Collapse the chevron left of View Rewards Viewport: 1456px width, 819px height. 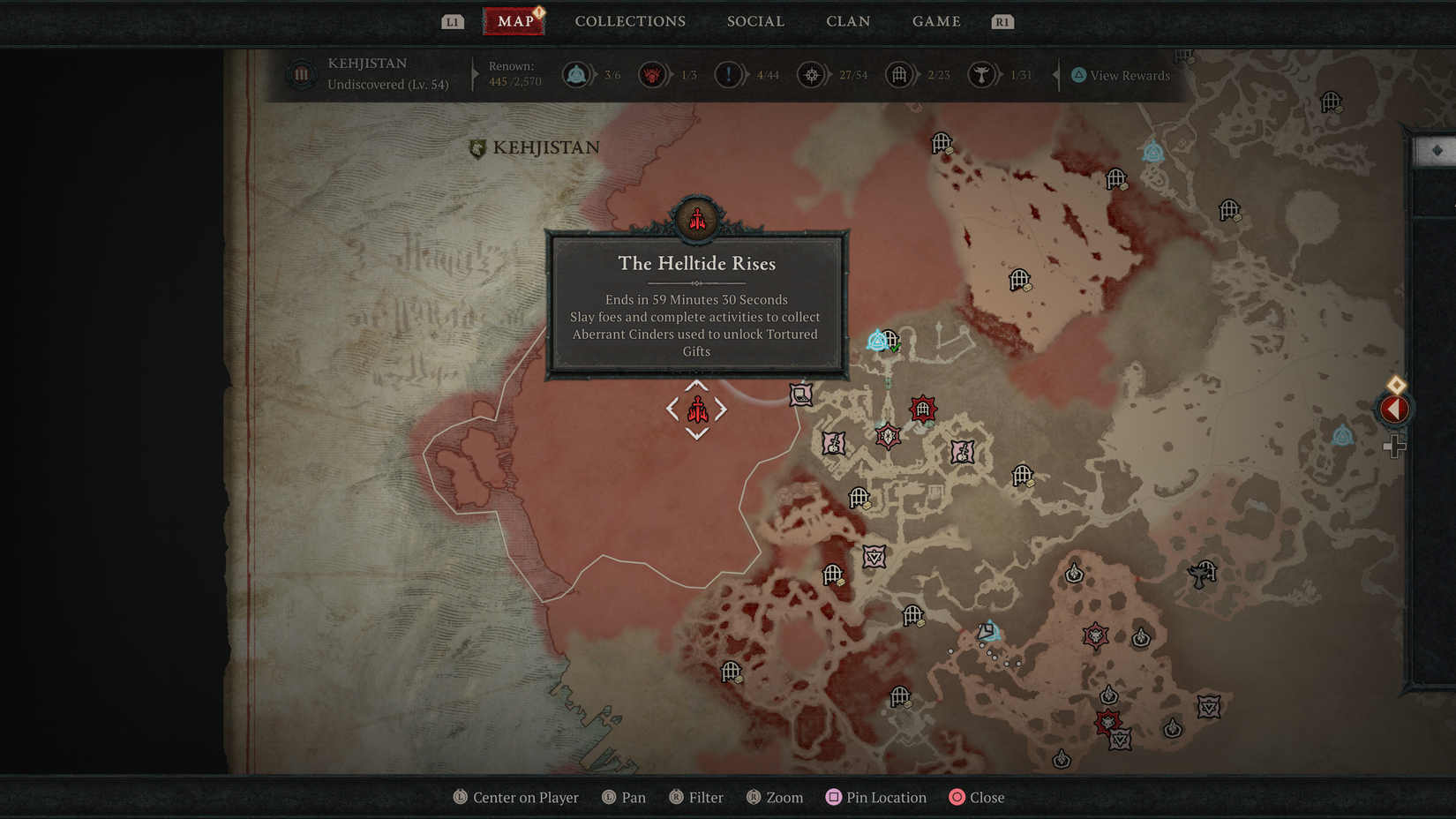(x=1056, y=75)
